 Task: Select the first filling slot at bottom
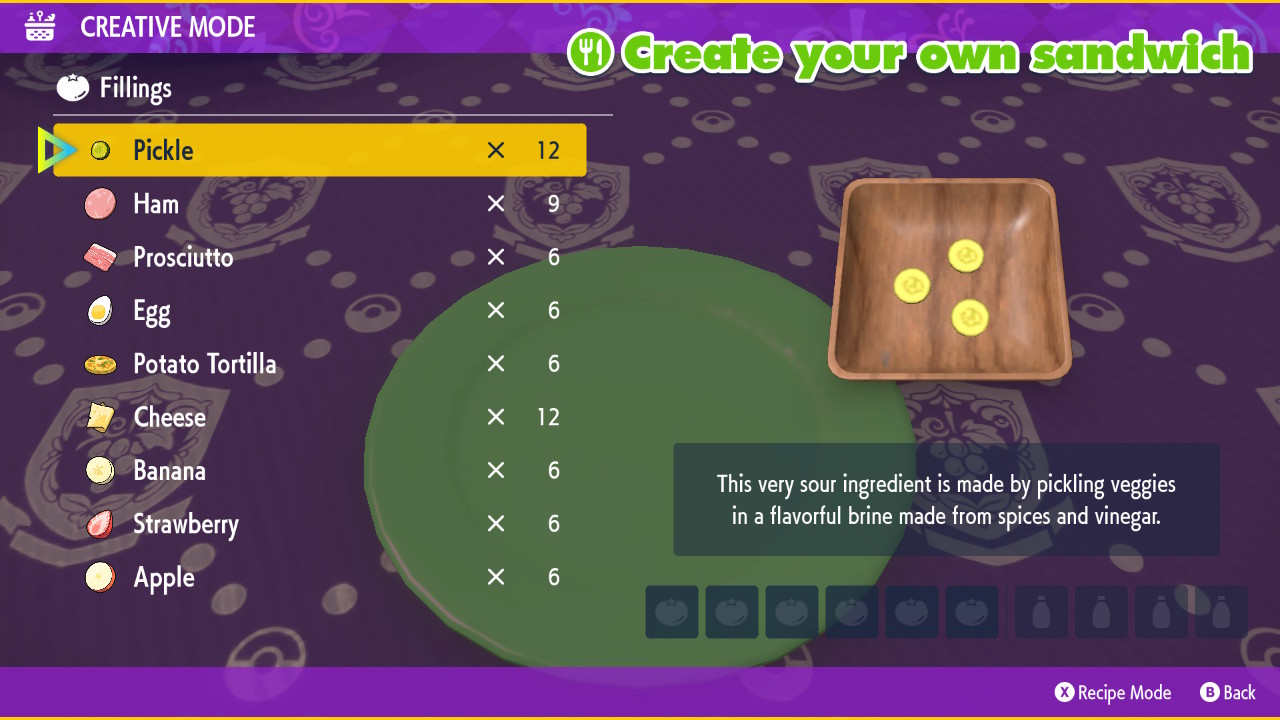671,611
